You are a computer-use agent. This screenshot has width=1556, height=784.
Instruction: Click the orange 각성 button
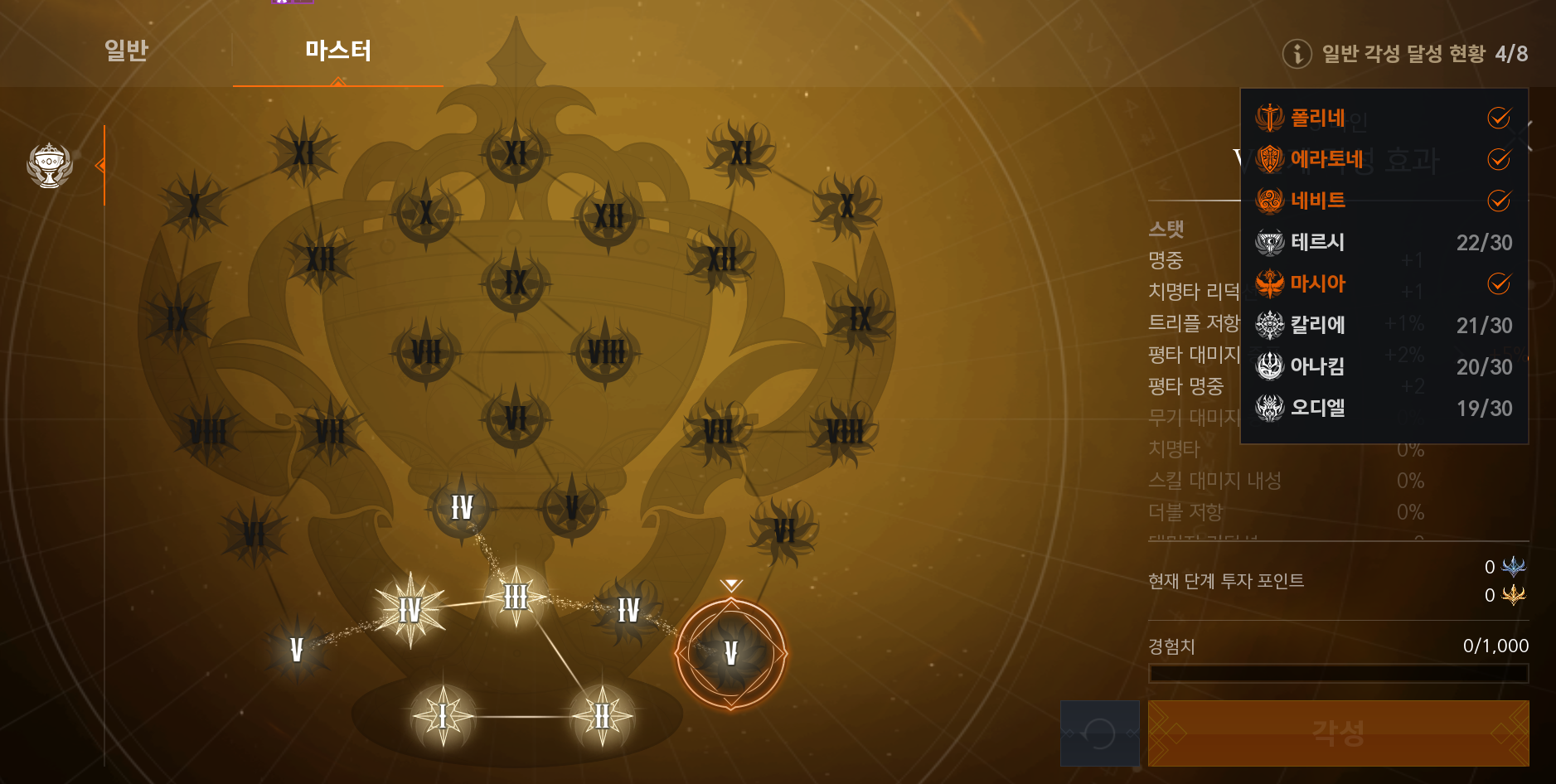point(1338,733)
